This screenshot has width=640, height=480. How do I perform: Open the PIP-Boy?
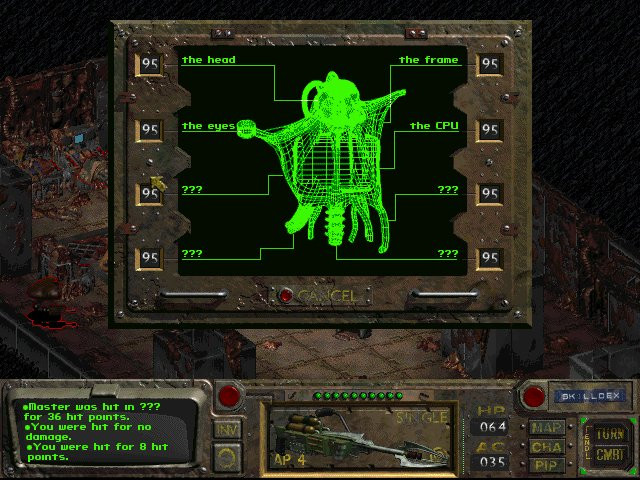pyautogui.click(x=547, y=464)
